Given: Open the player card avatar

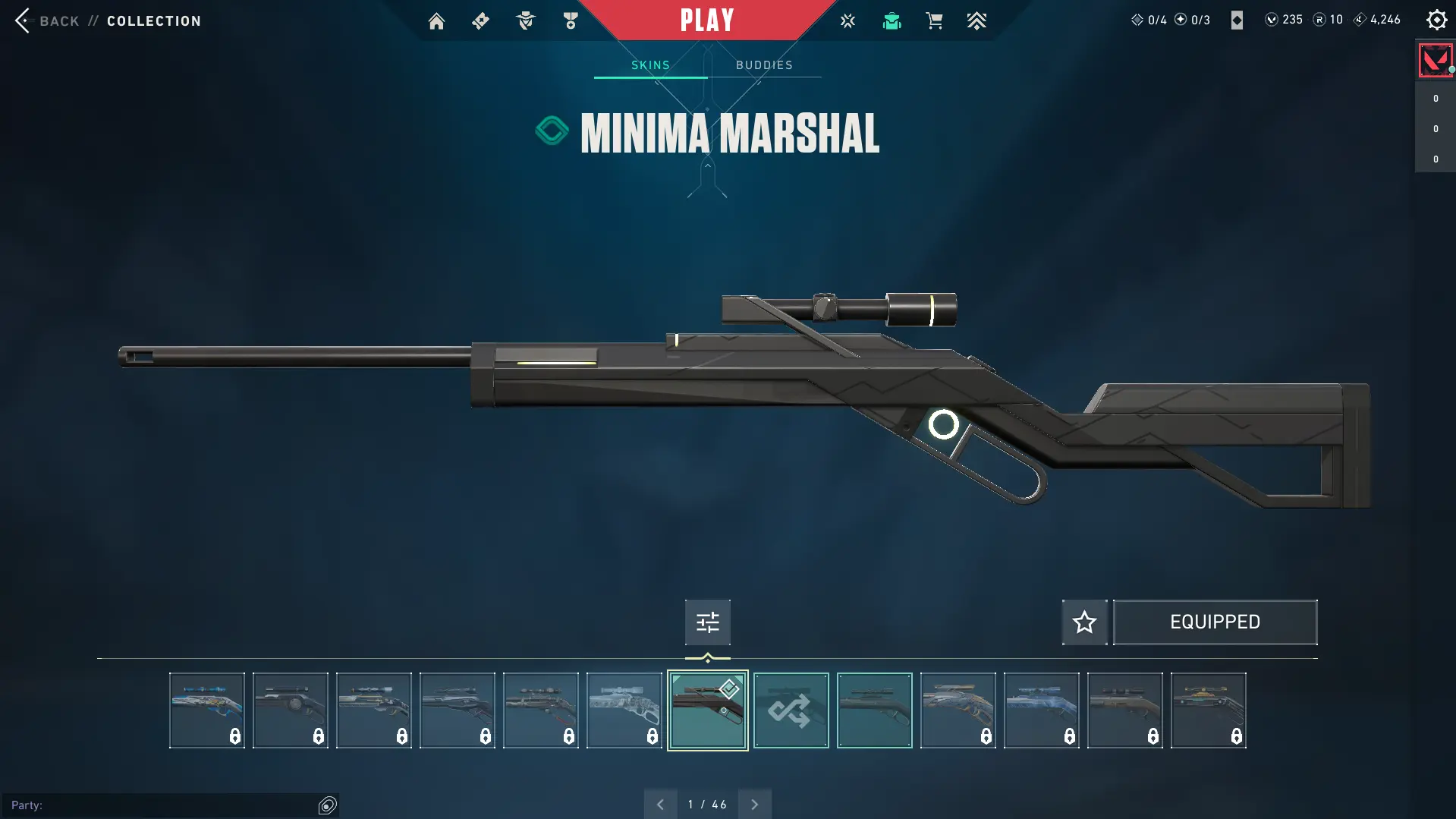Looking at the screenshot, I should pyautogui.click(x=1435, y=61).
